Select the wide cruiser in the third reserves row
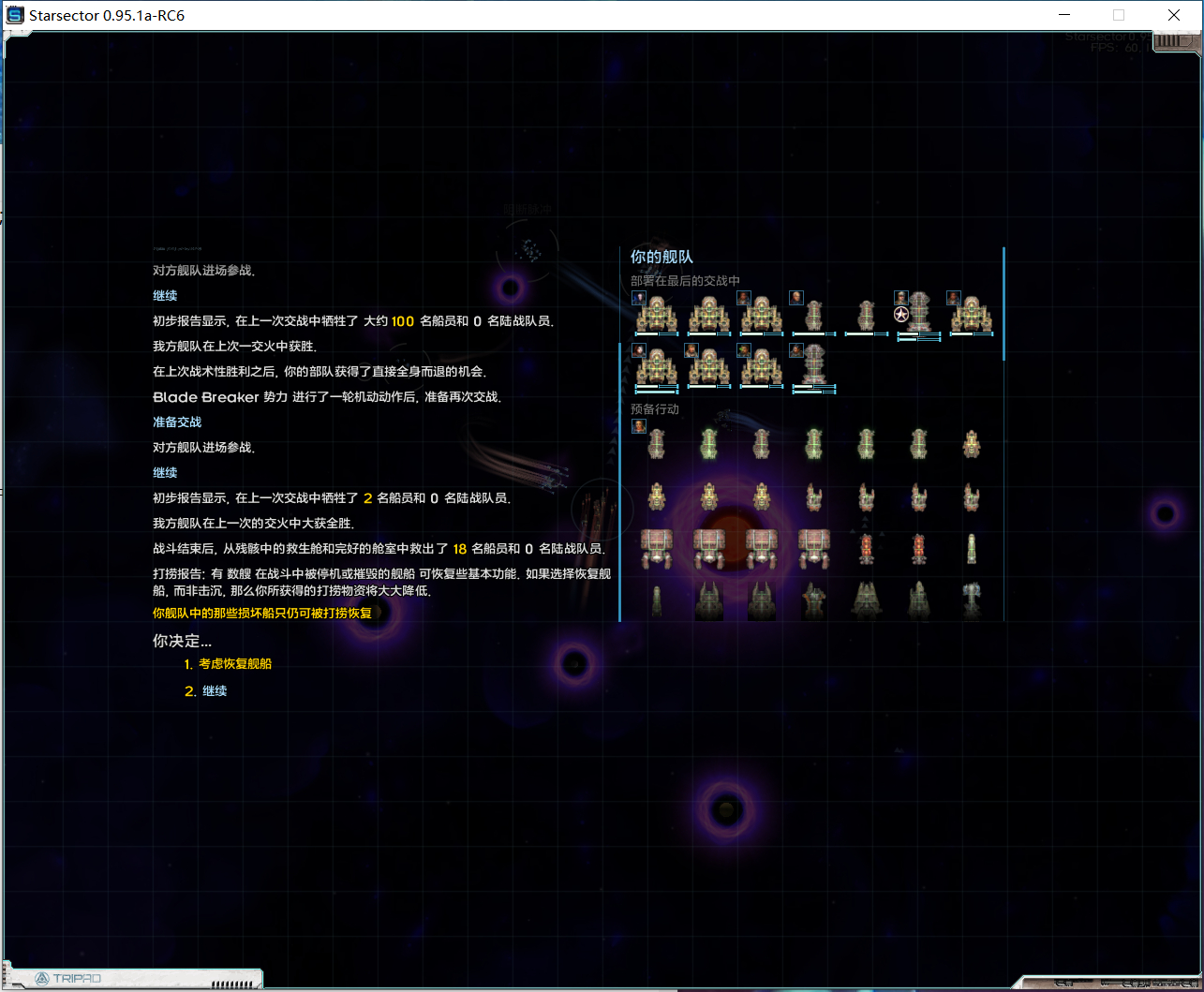 tap(657, 547)
